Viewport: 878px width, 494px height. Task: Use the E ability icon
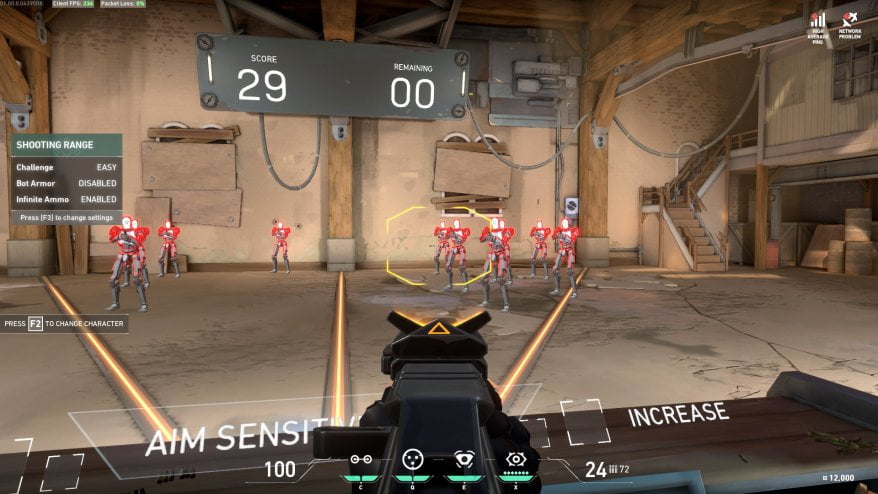[x=464, y=460]
